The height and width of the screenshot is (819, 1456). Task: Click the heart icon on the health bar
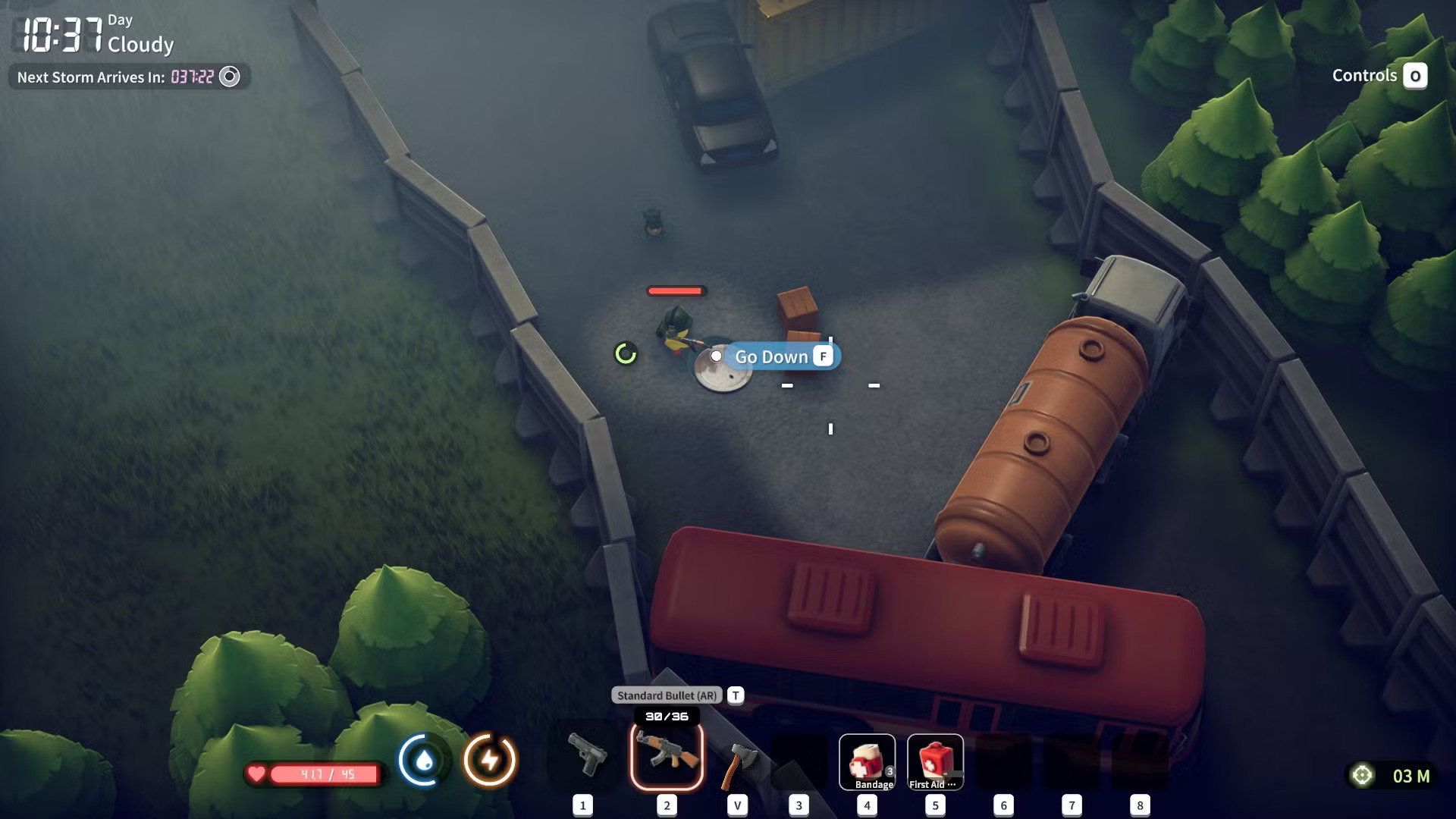(257, 775)
